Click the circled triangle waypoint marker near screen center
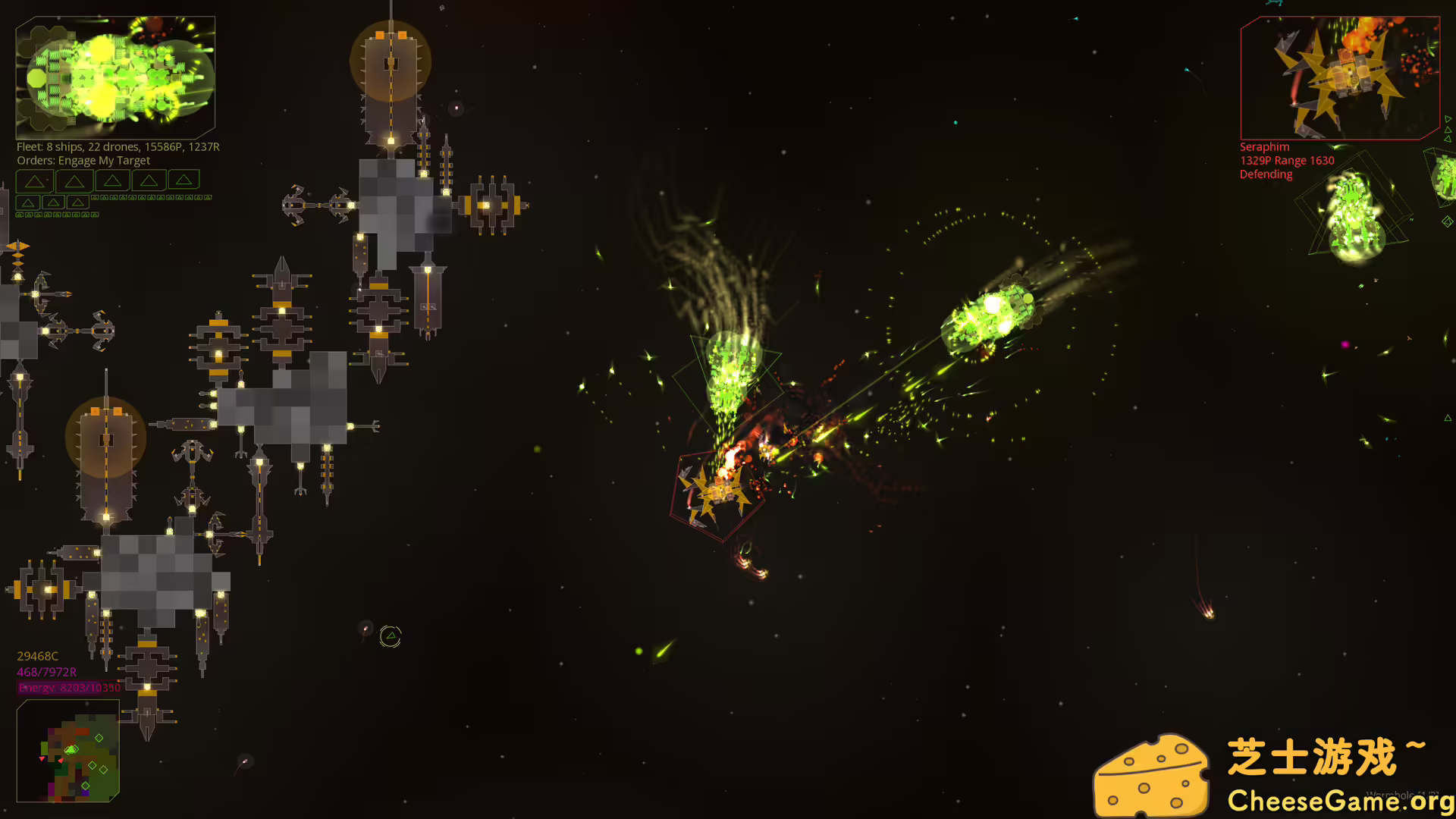Image resolution: width=1456 pixels, height=819 pixels. [x=390, y=637]
